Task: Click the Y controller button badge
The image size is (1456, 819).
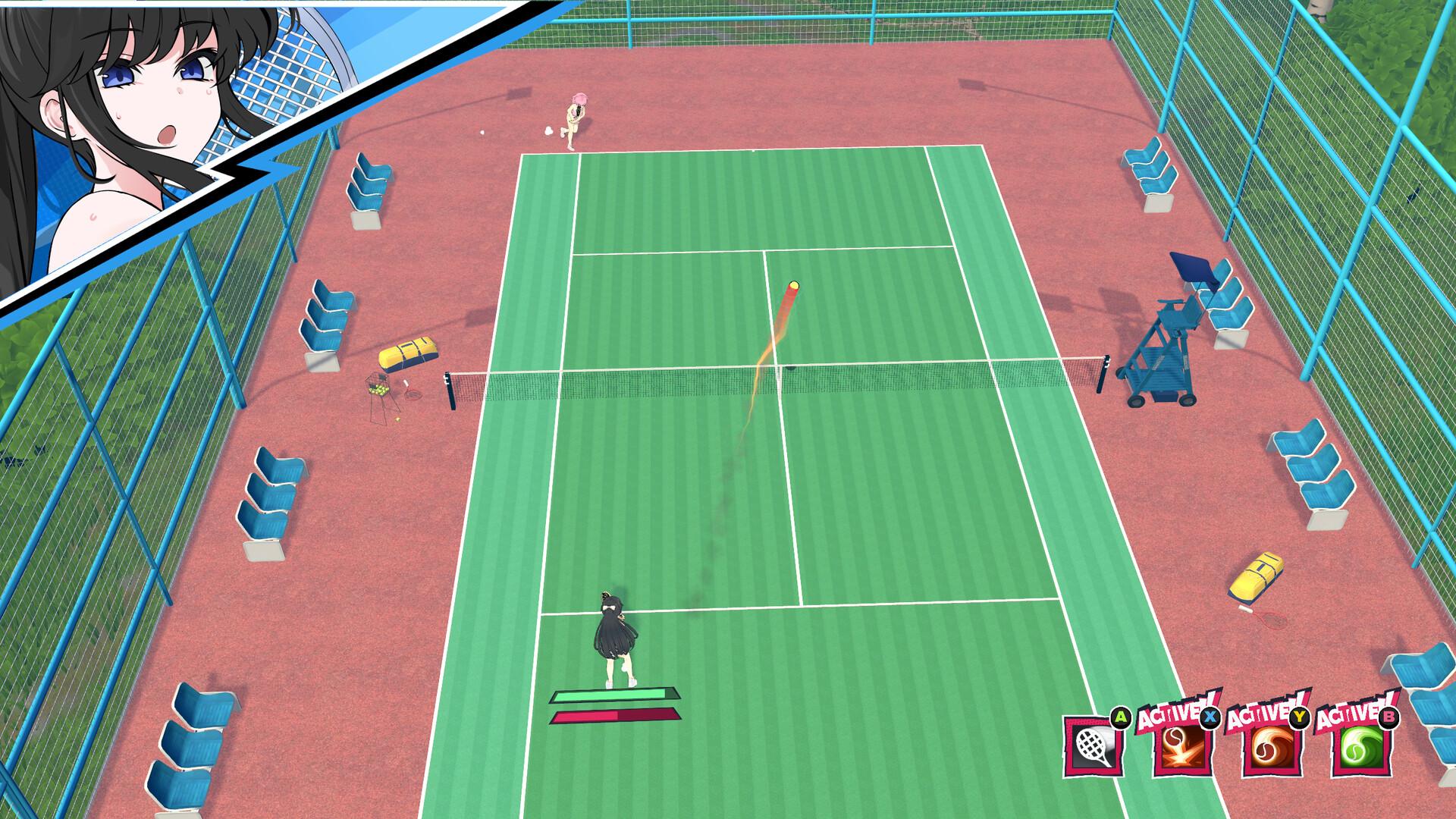Action: pos(1299,718)
